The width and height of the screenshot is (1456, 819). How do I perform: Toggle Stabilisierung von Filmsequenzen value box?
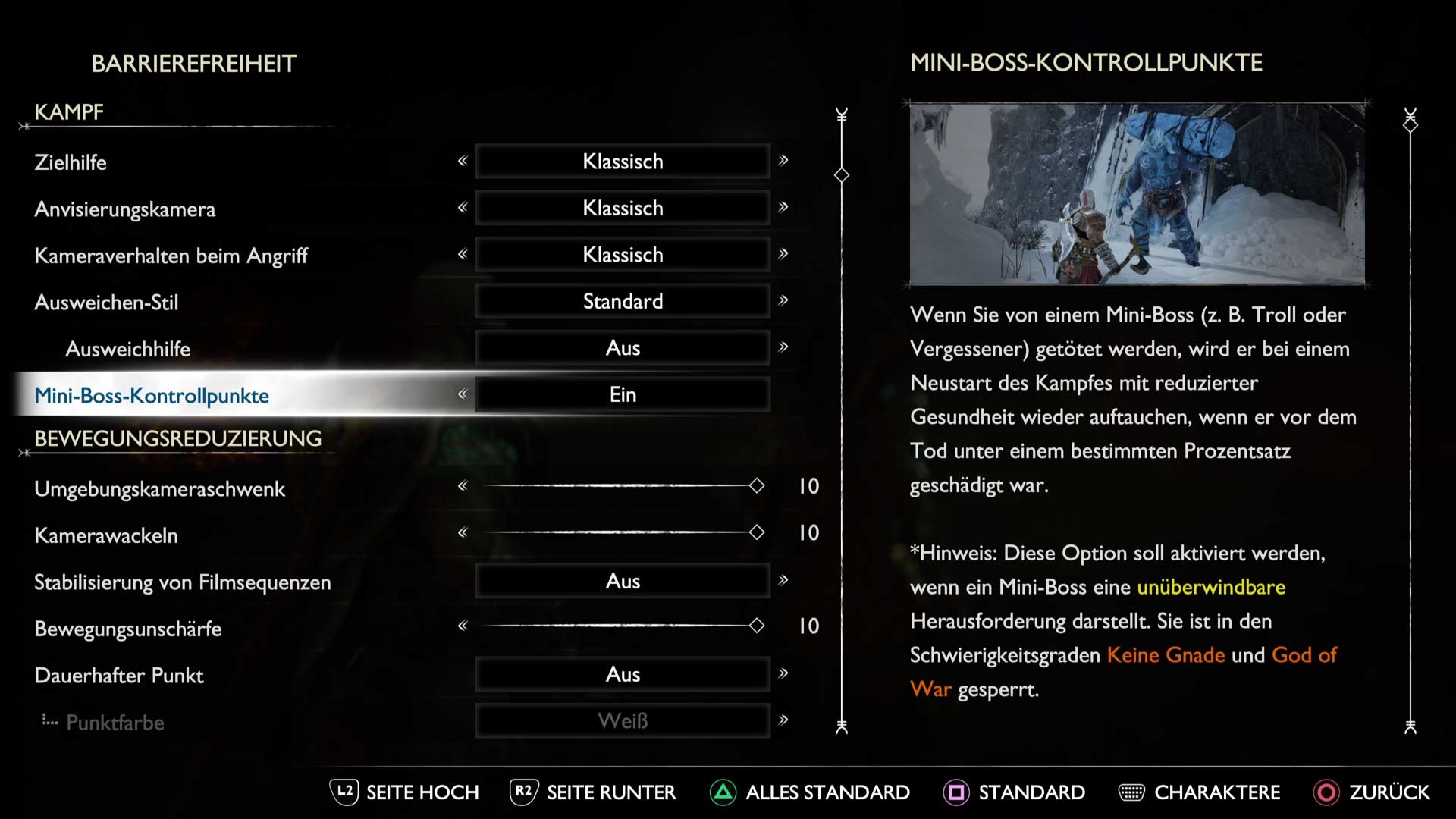pyautogui.click(x=623, y=582)
